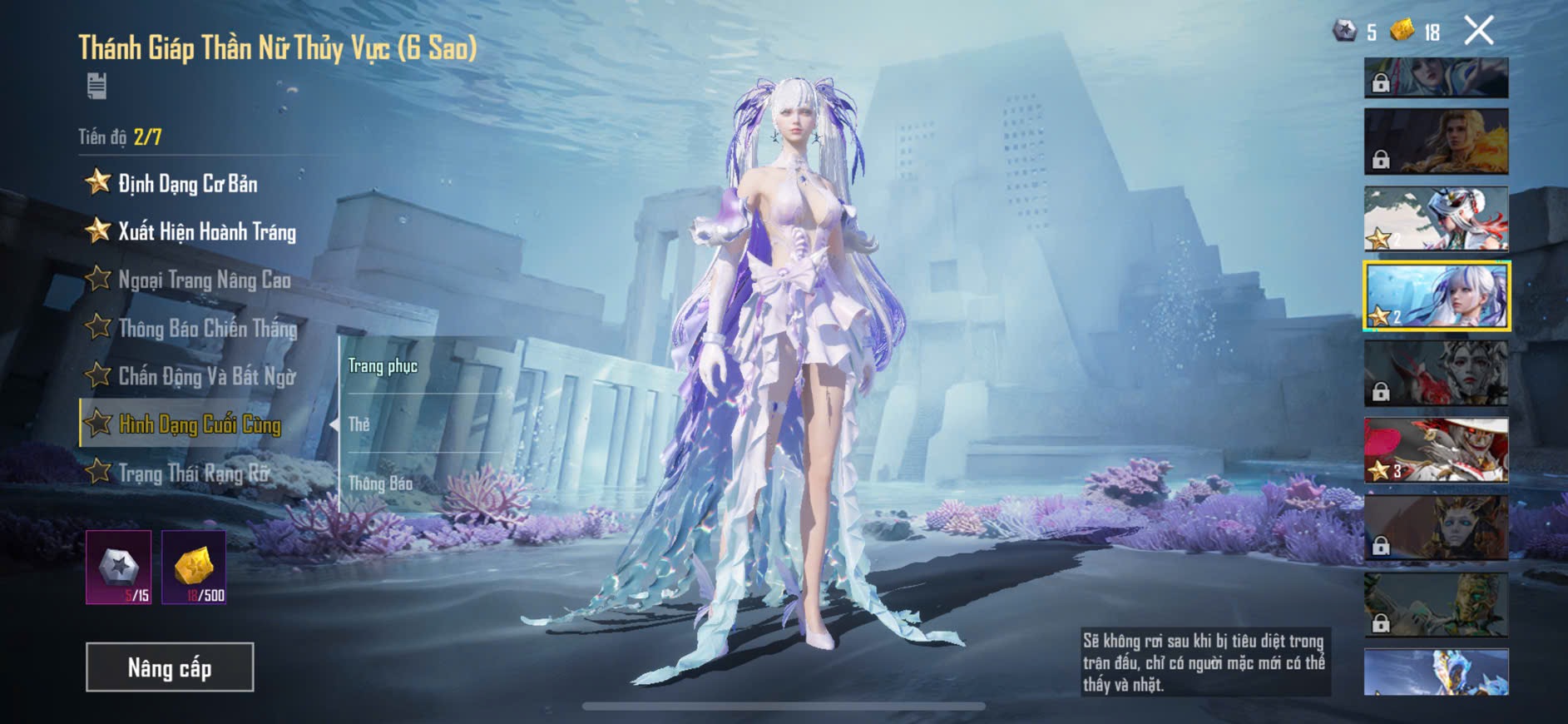Pick the red samurai mask outfit thumbnail
Image resolution: width=1568 pixels, height=724 pixels.
click(x=1436, y=450)
